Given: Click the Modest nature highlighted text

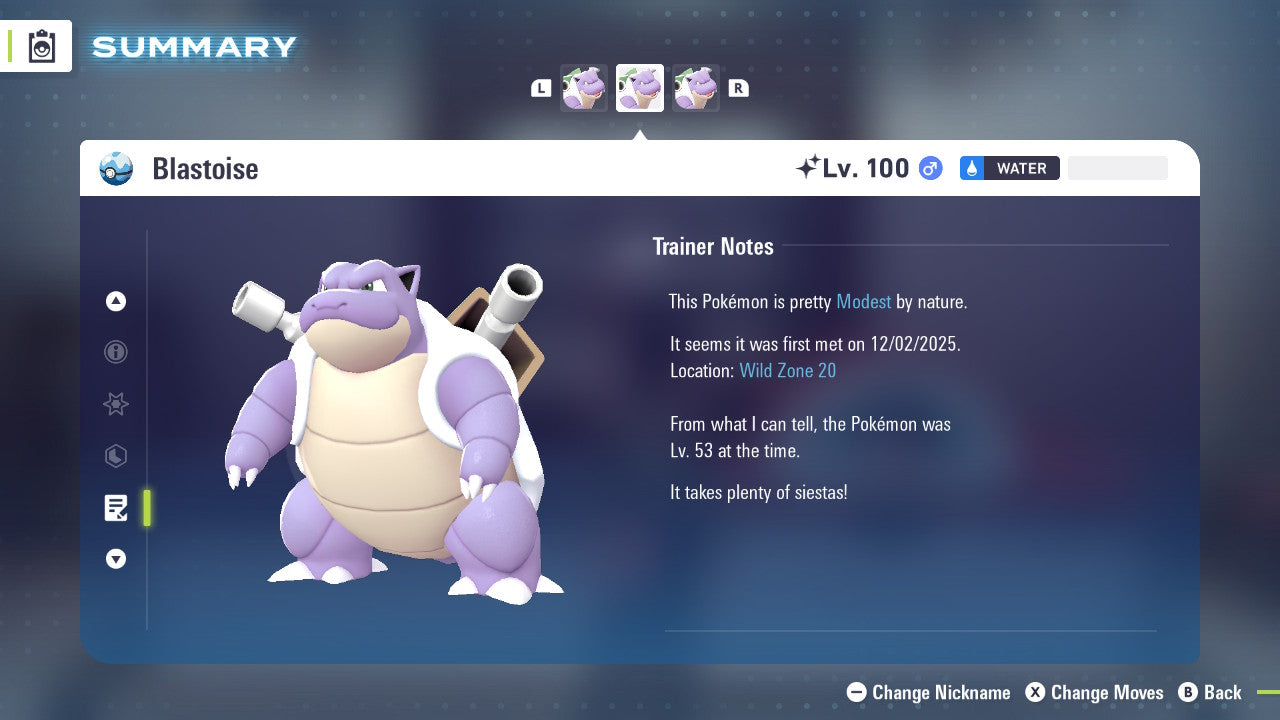Looking at the screenshot, I should [x=863, y=301].
